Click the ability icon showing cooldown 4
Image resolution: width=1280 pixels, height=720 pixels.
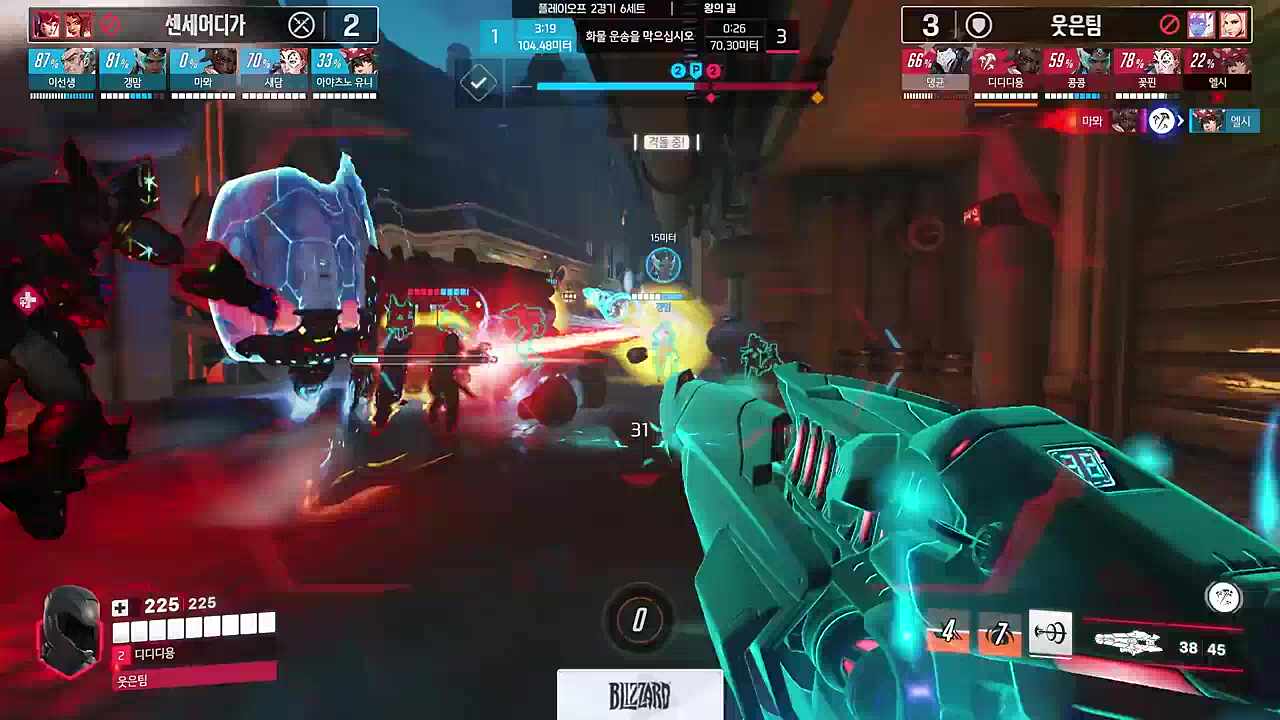[x=946, y=631]
